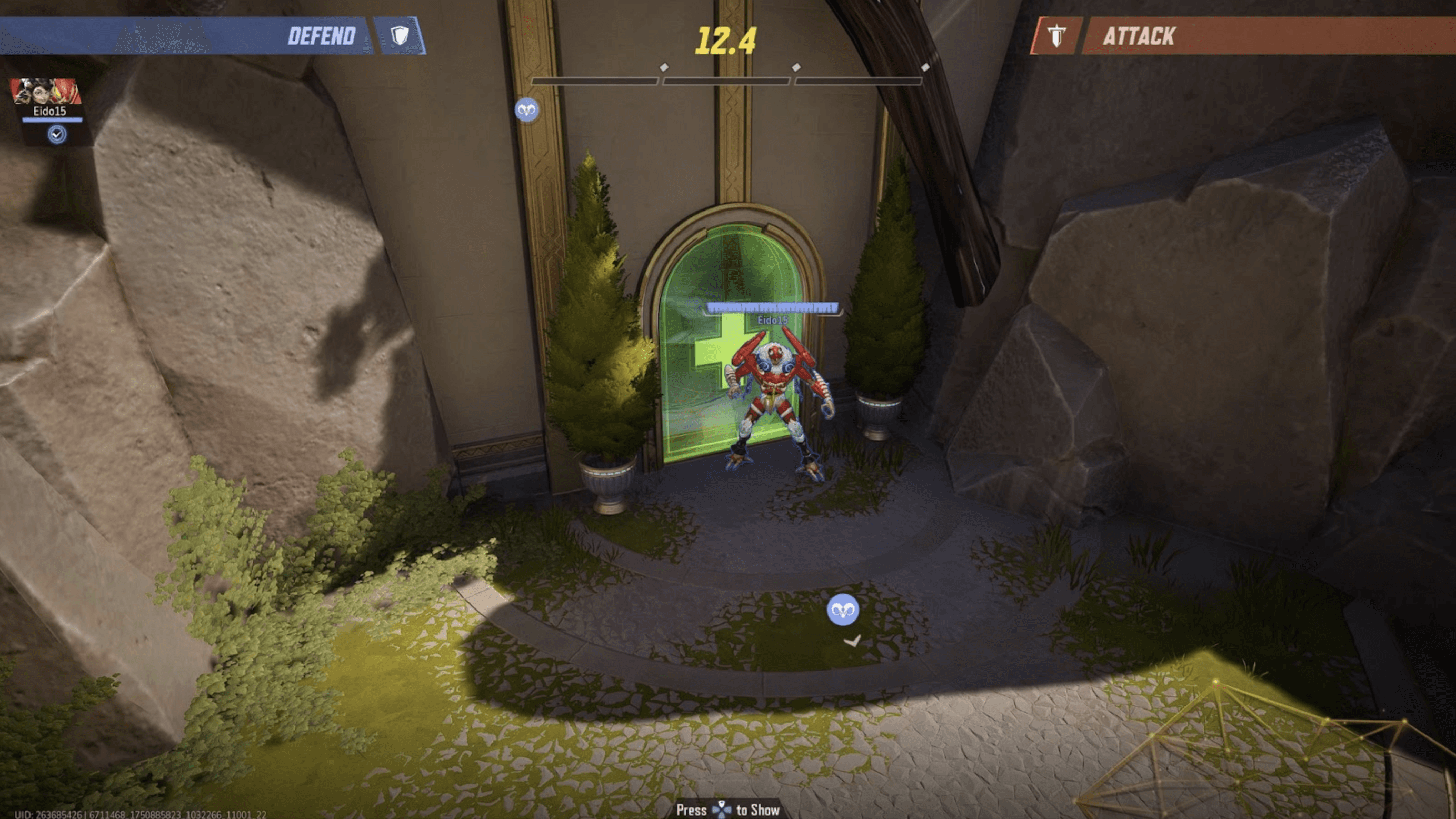Select Eido15's player portrait
The width and height of the screenshot is (1456, 819).
pos(45,91)
